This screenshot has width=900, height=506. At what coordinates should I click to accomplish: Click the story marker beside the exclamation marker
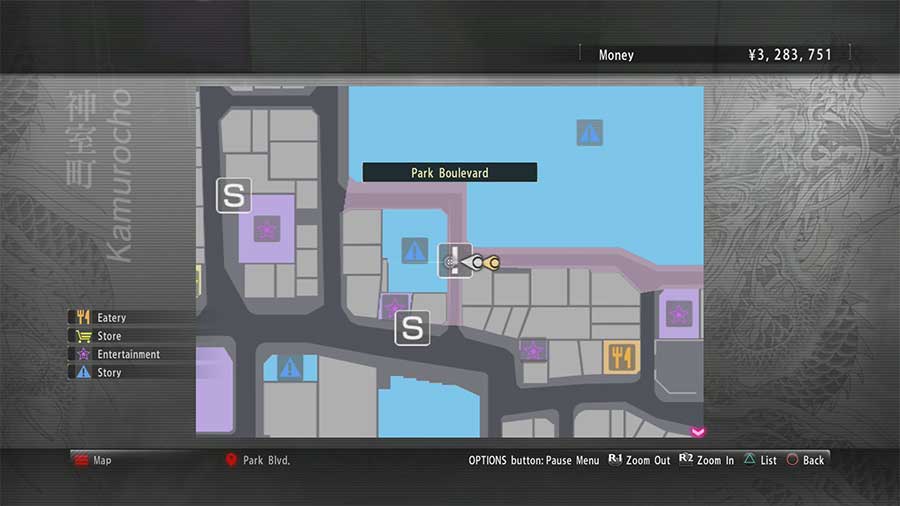(x=414, y=250)
